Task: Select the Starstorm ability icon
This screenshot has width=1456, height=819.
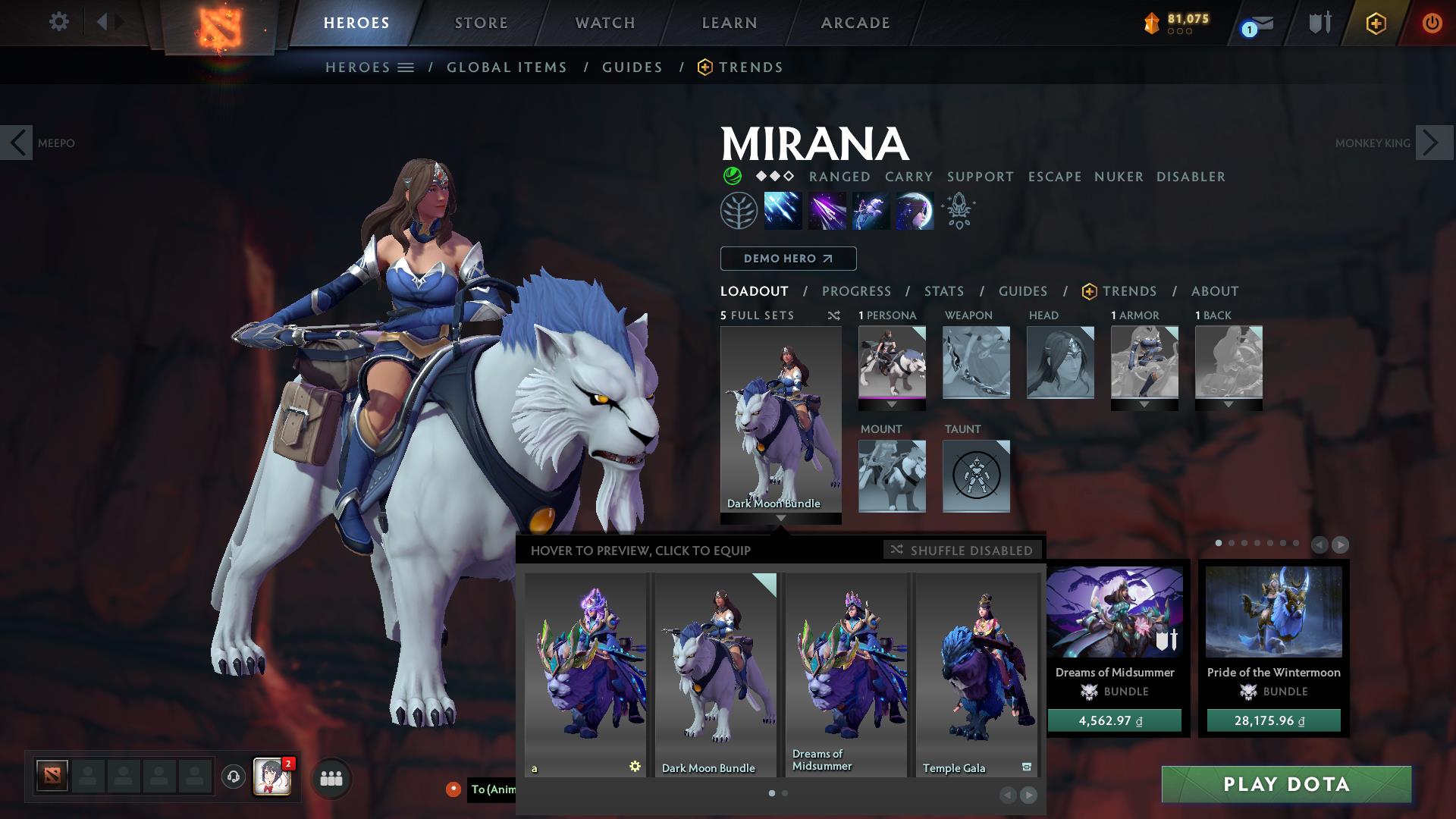Action: (x=781, y=211)
